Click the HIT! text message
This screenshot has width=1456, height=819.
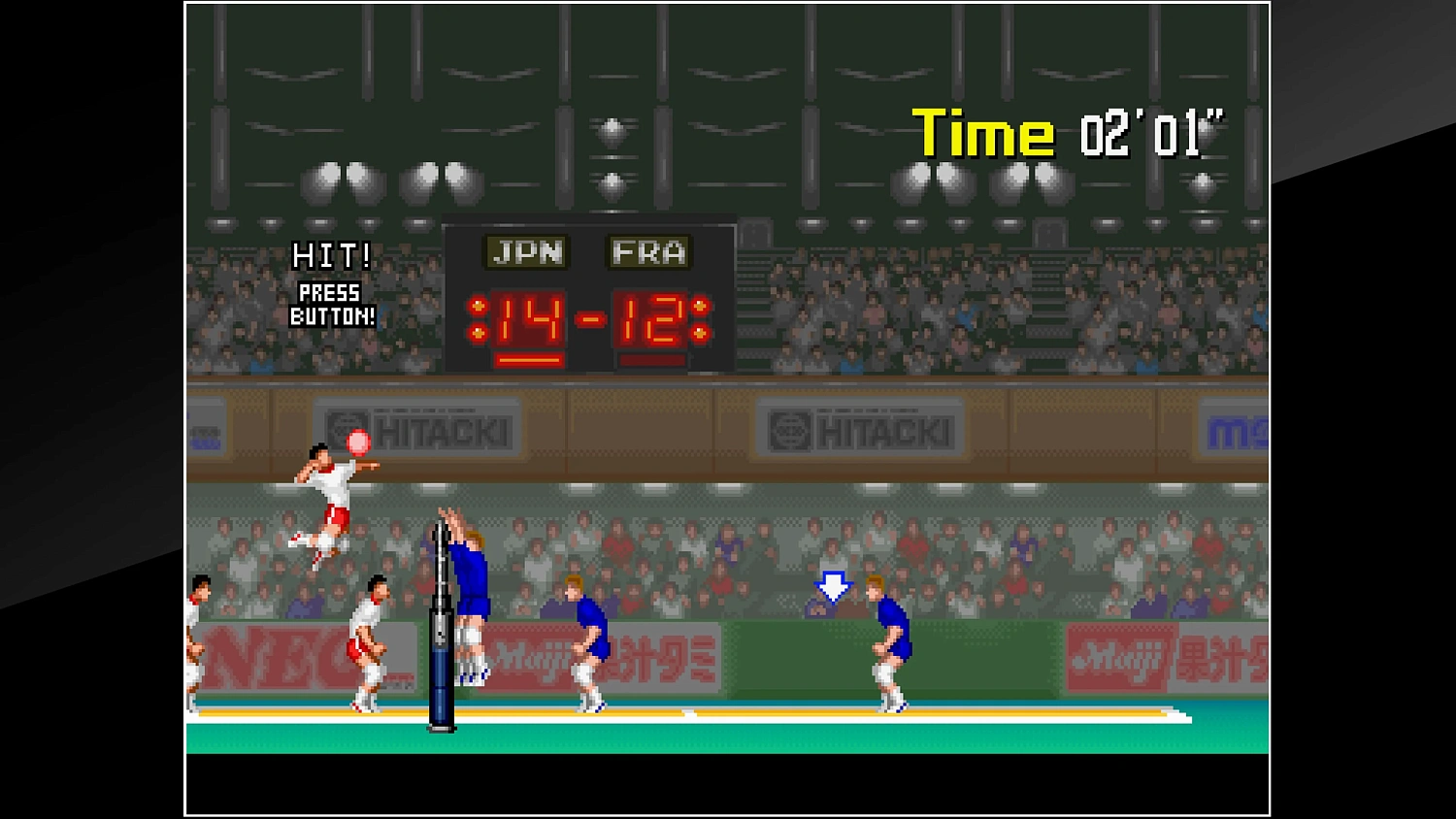(x=331, y=257)
